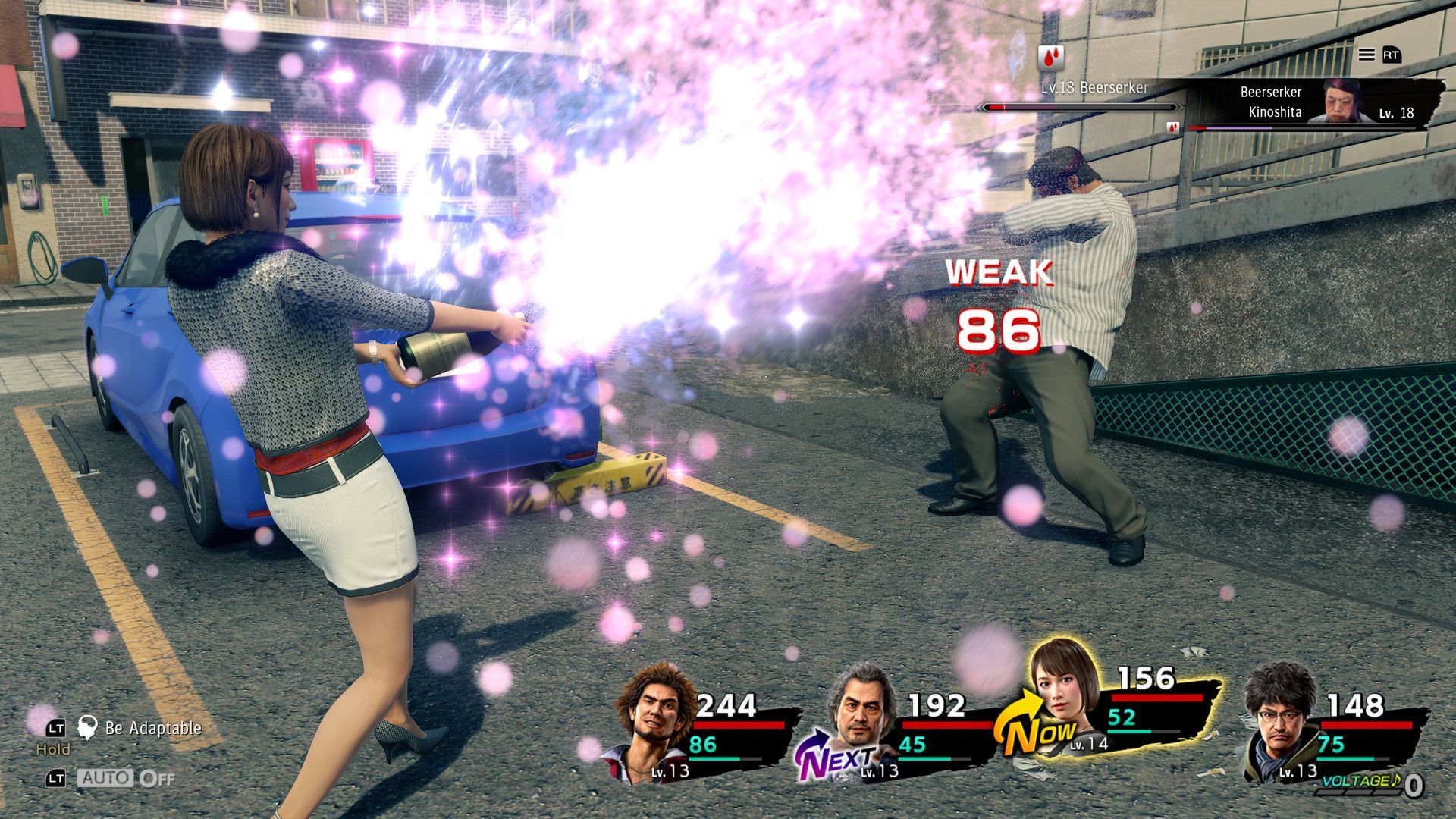This screenshot has width=1456, height=819.
Task: Click the Be Adaptable text label
Action: point(153,730)
